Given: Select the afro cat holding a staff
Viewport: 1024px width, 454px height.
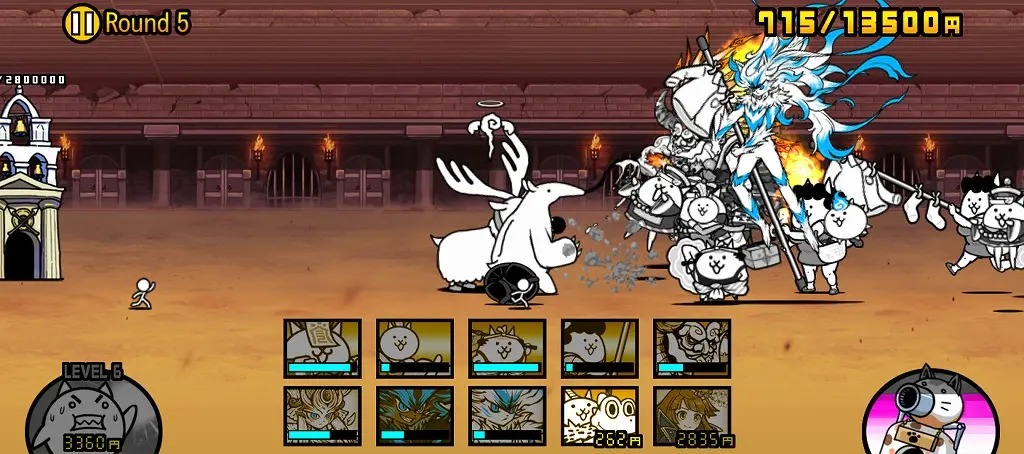Looking at the screenshot, I should coord(599,348).
